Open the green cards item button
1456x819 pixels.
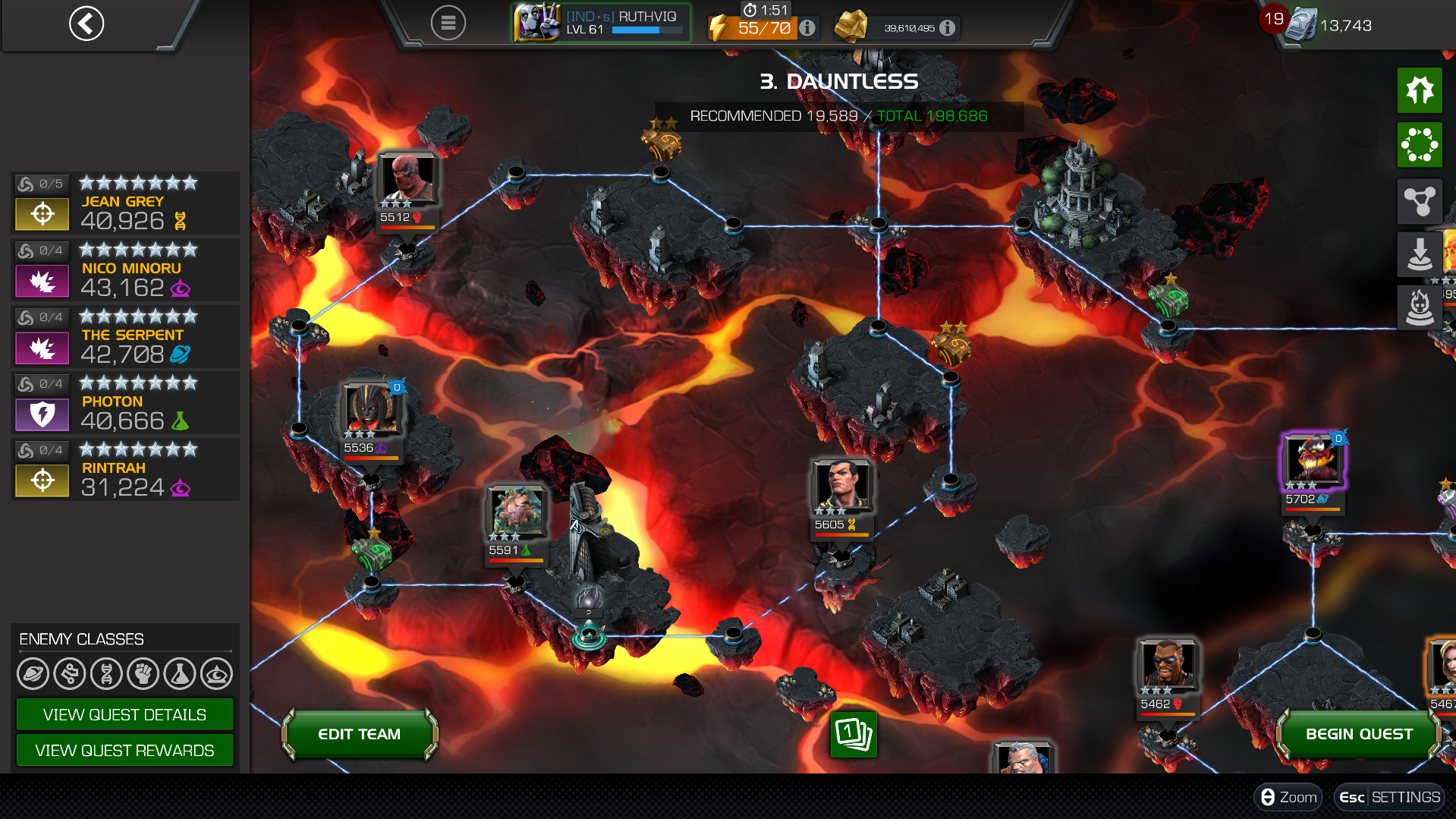tap(854, 734)
